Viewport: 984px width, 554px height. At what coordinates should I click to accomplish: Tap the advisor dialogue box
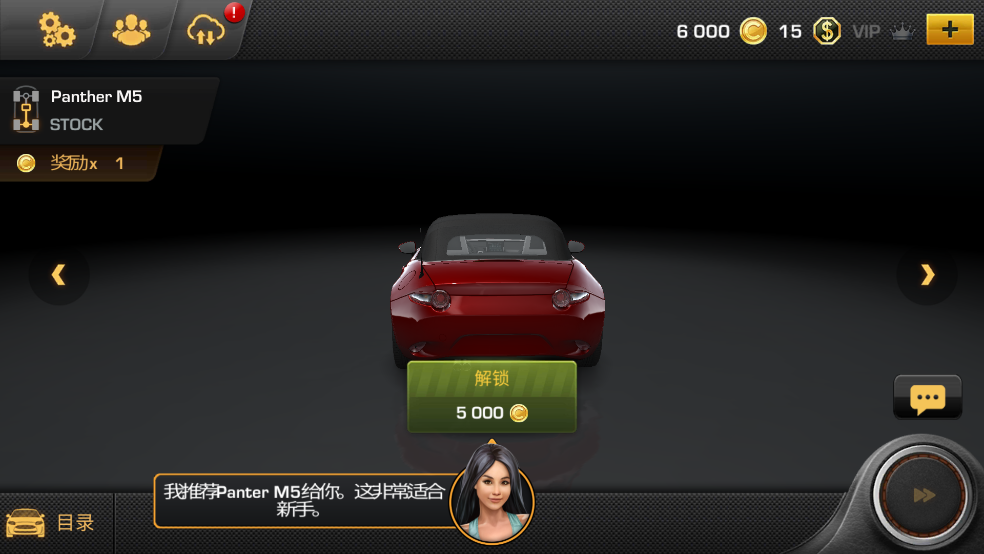[302, 500]
